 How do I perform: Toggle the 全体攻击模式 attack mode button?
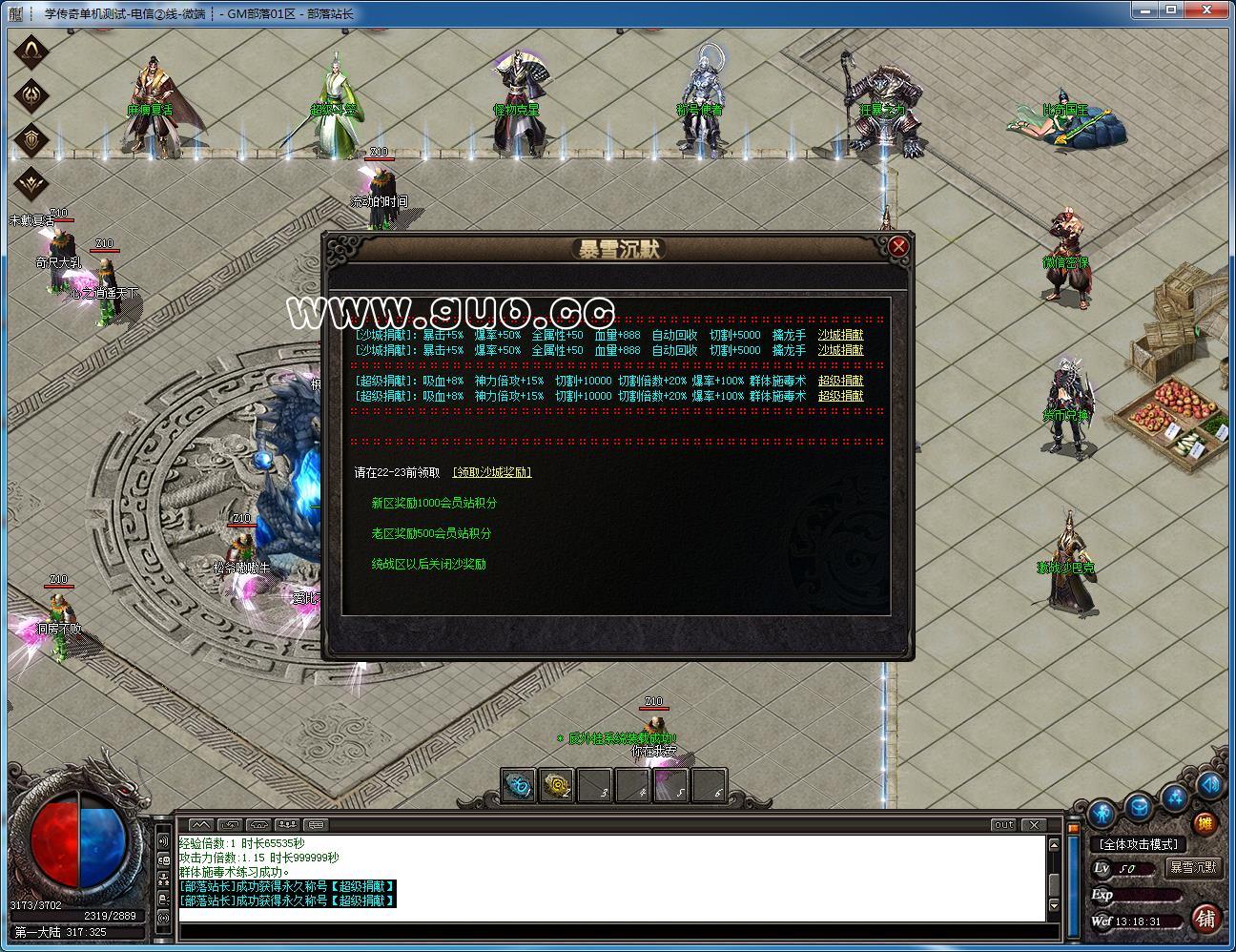1139,844
